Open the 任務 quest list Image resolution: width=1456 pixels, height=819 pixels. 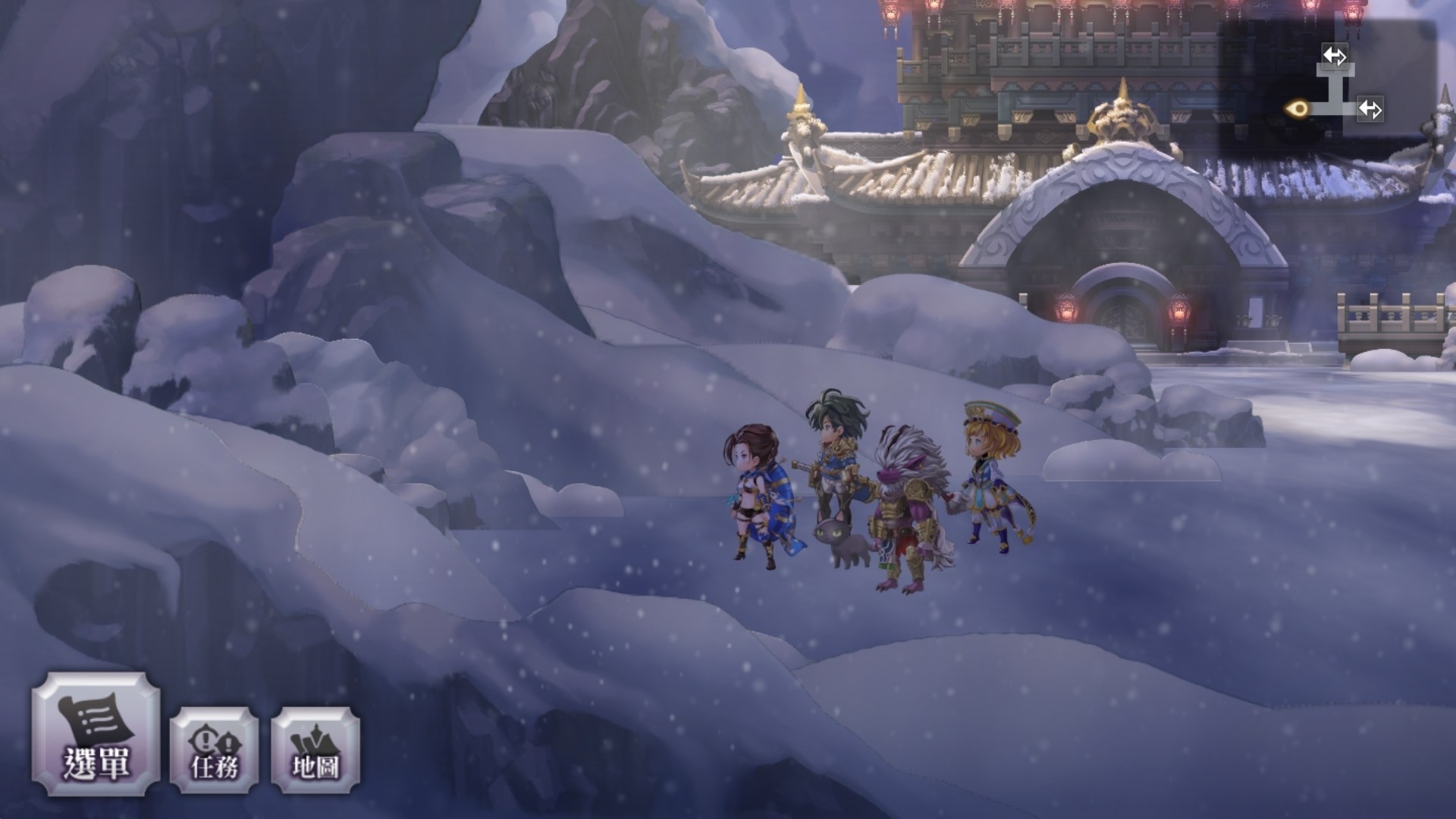[215, 751]
